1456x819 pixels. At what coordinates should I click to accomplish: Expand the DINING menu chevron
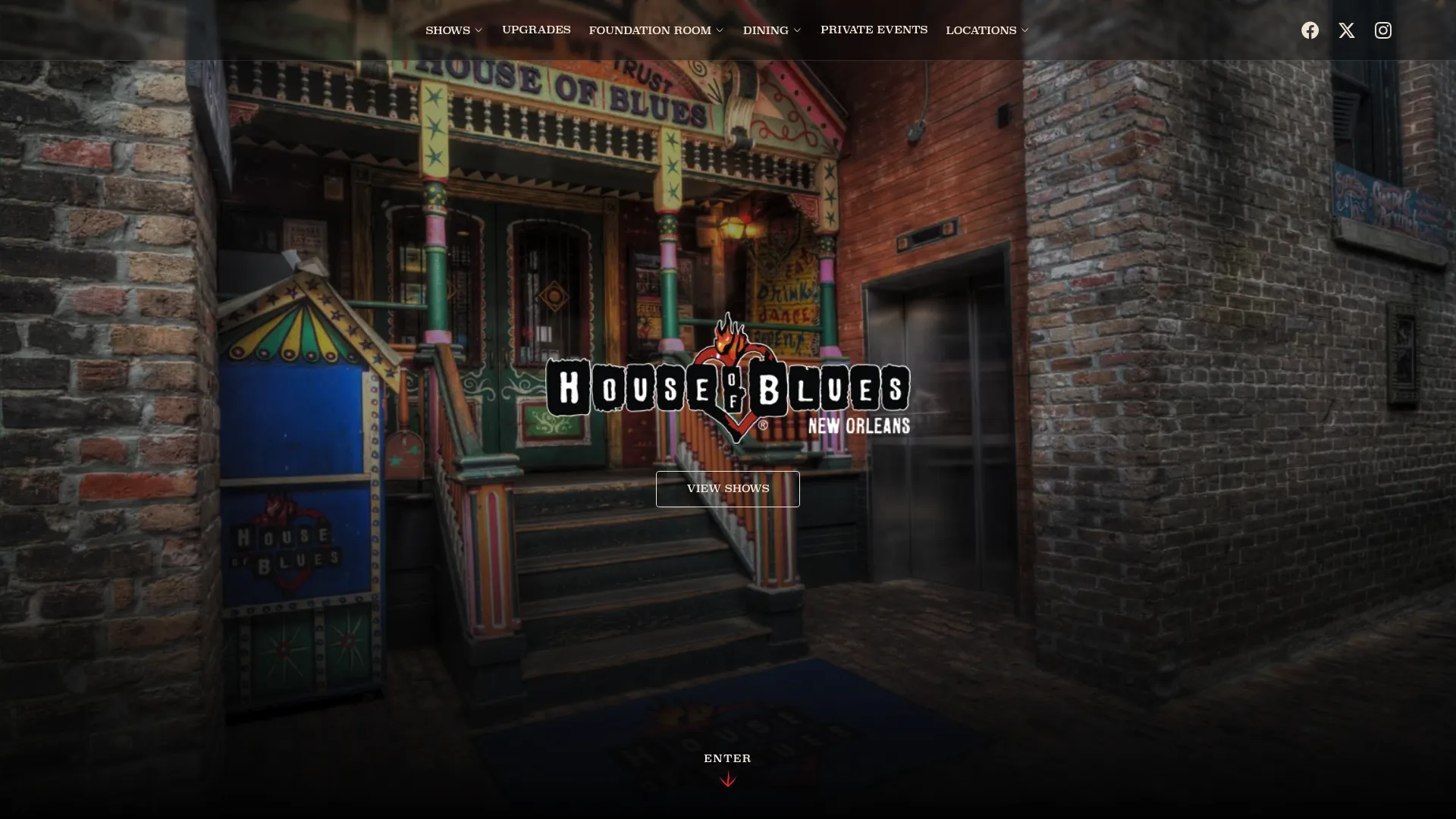[797, 30]
